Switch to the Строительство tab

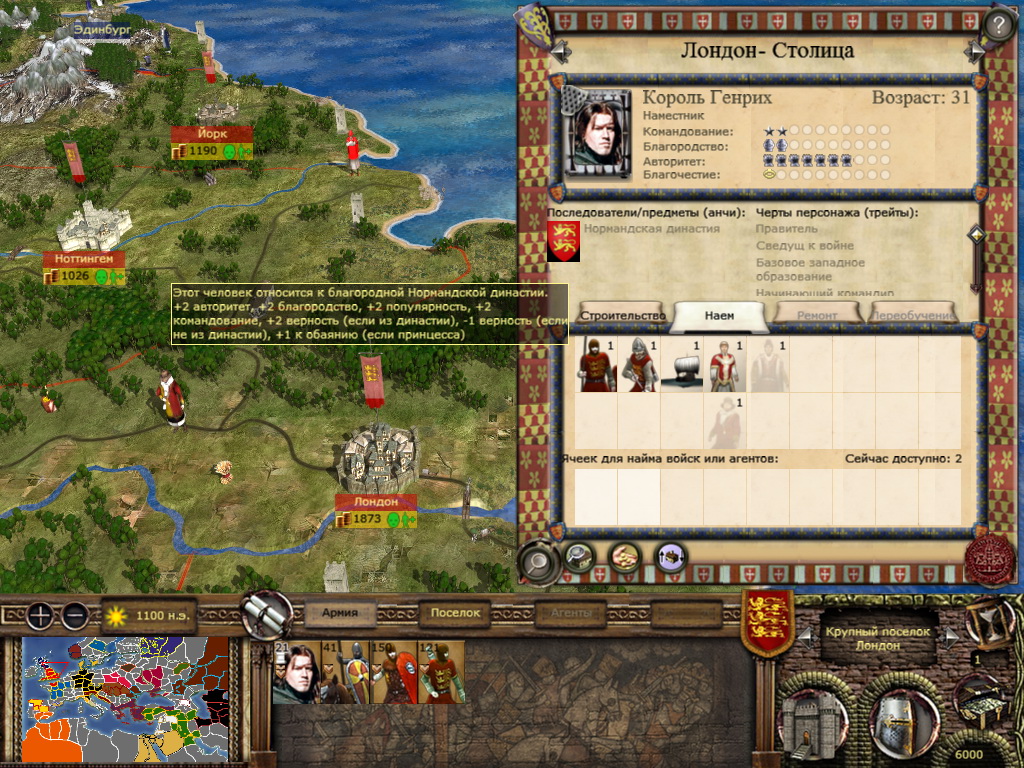(x=623, y=315)
